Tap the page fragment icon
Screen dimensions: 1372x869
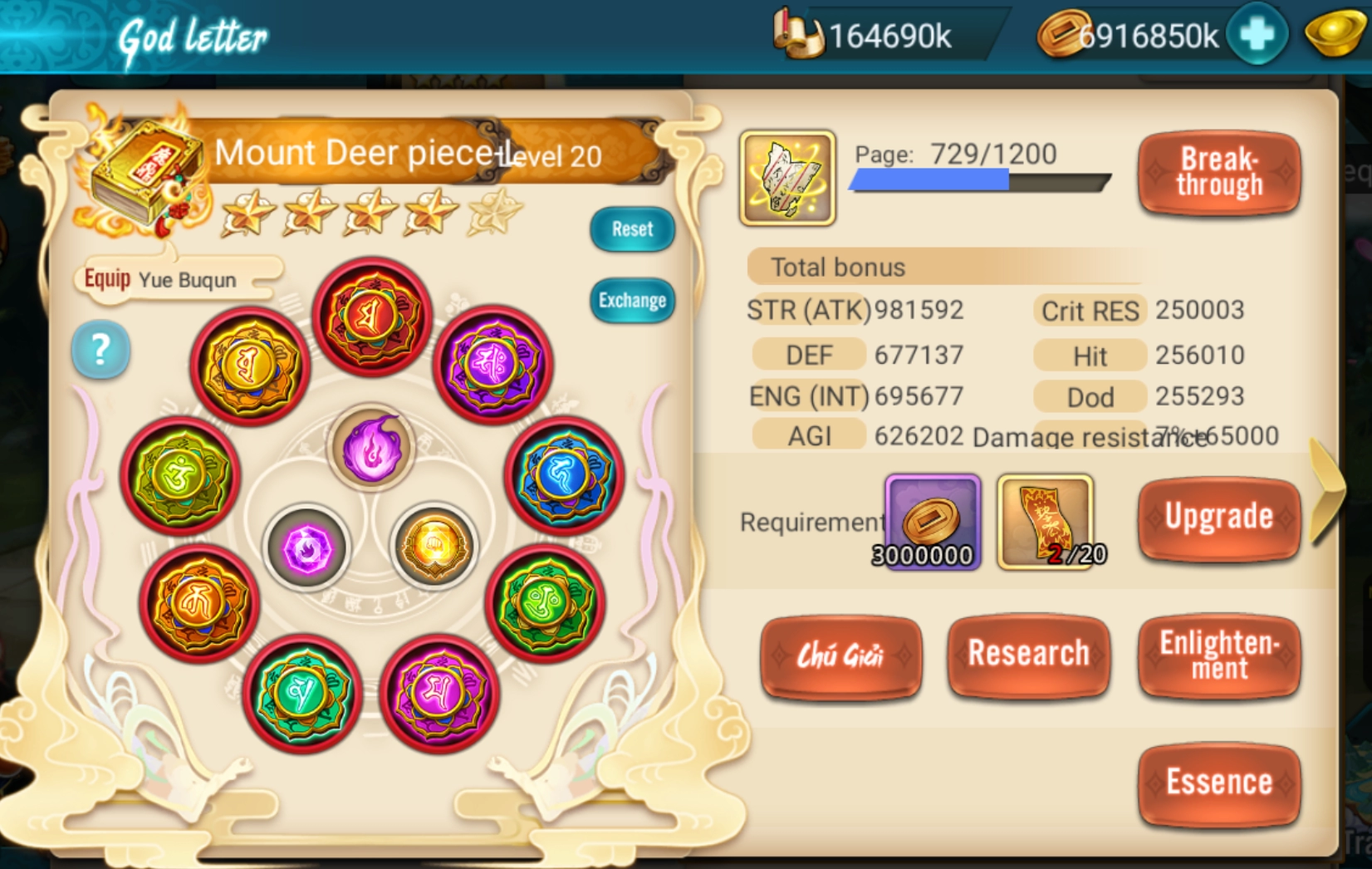tap(786, 178)
